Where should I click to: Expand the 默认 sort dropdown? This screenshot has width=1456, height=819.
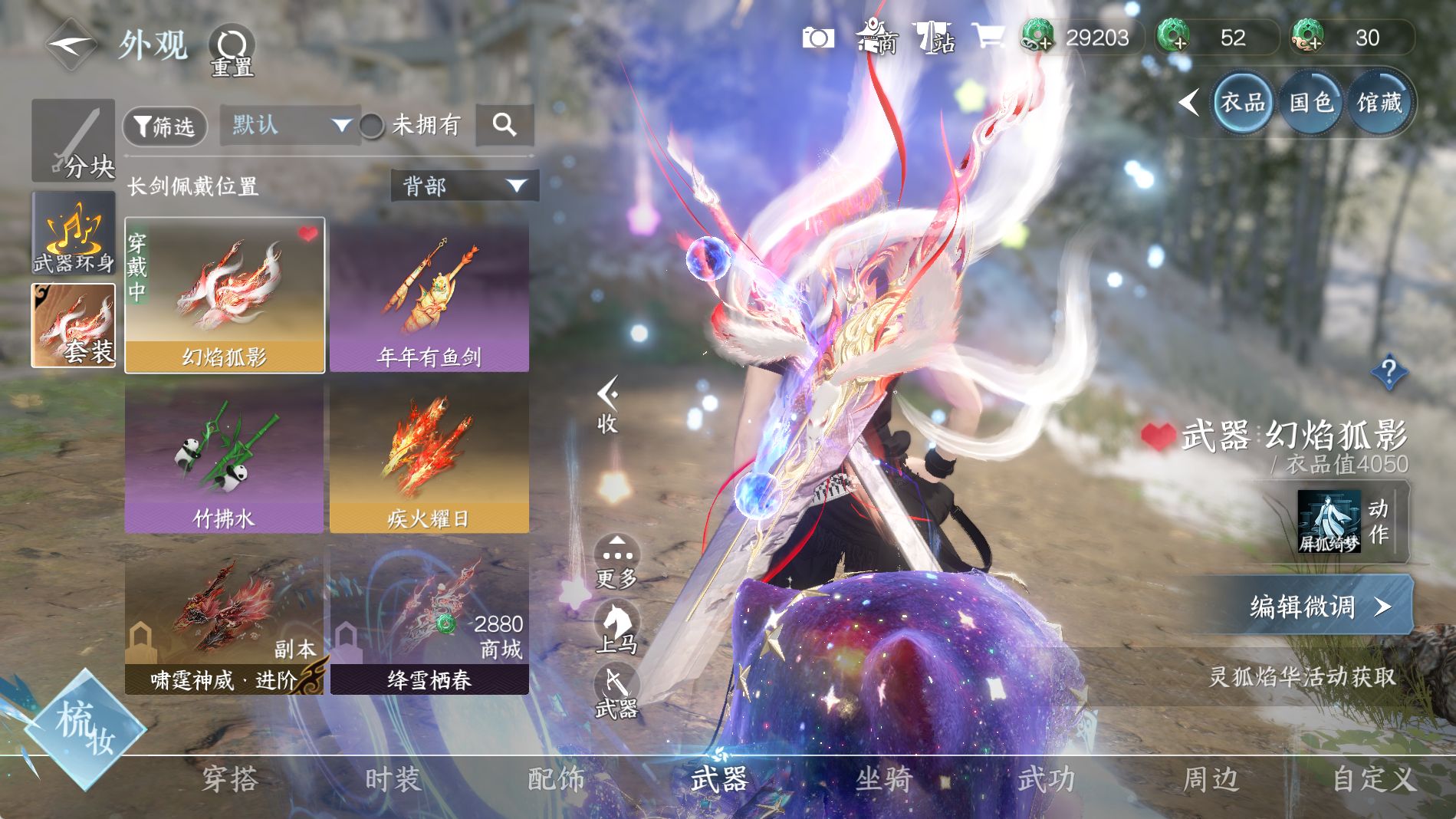click(x=290, y=125)
